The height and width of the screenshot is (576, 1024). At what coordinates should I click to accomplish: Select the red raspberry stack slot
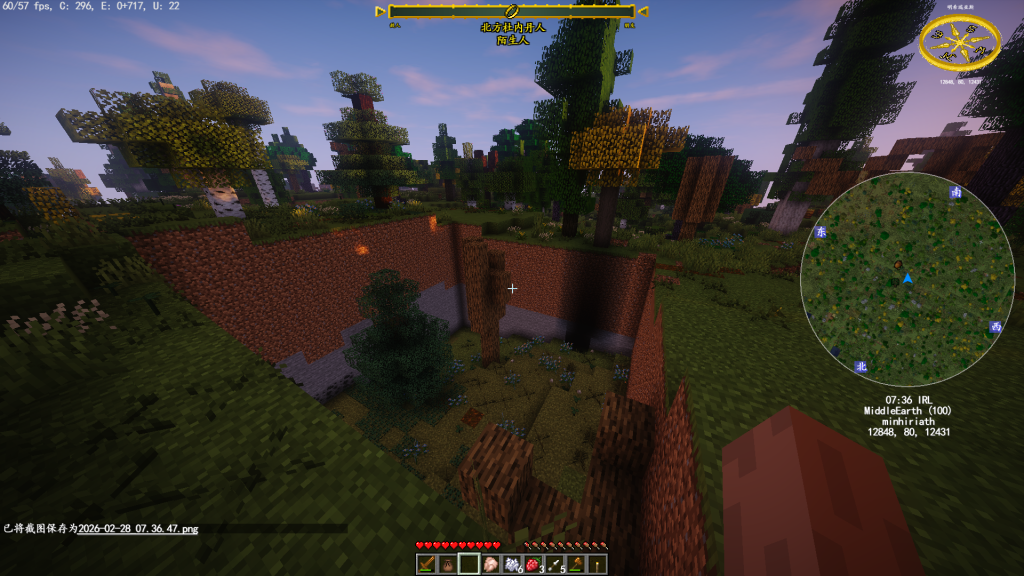tap(533, 564)
